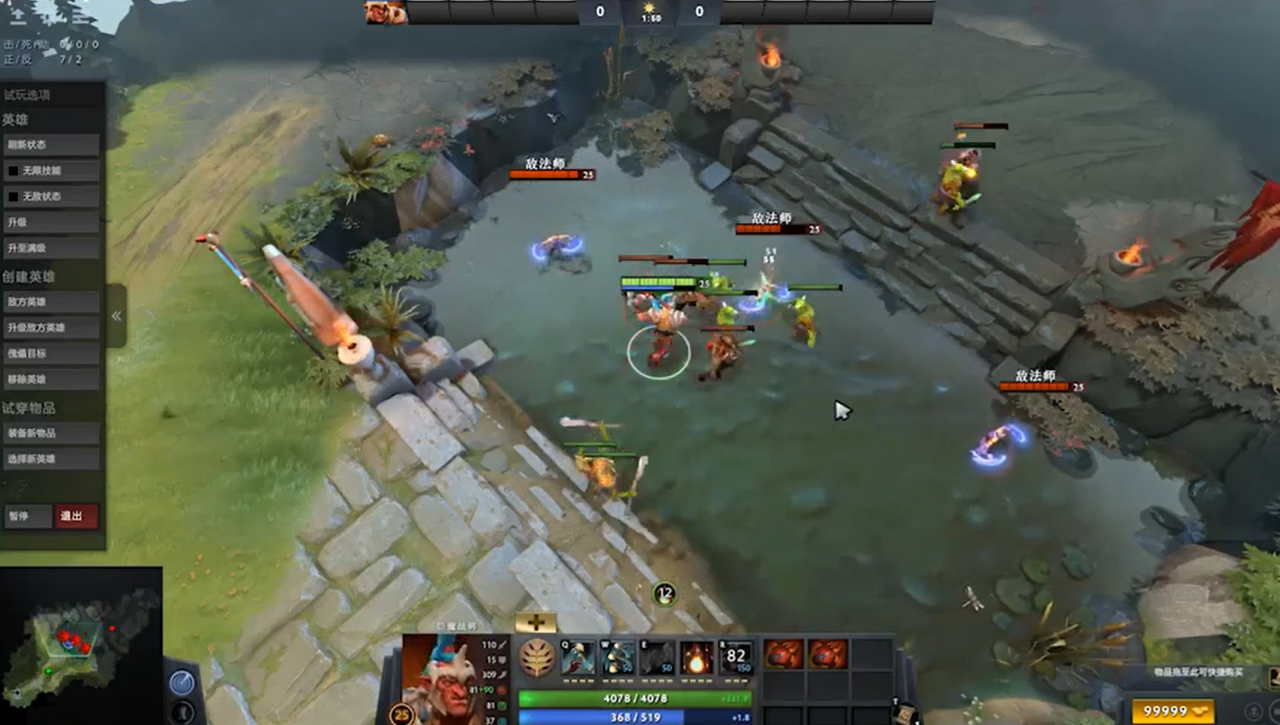Collapse the demo options panel with the « arrow
Screen dimensions: 1280x725
[x=116, y=313]
